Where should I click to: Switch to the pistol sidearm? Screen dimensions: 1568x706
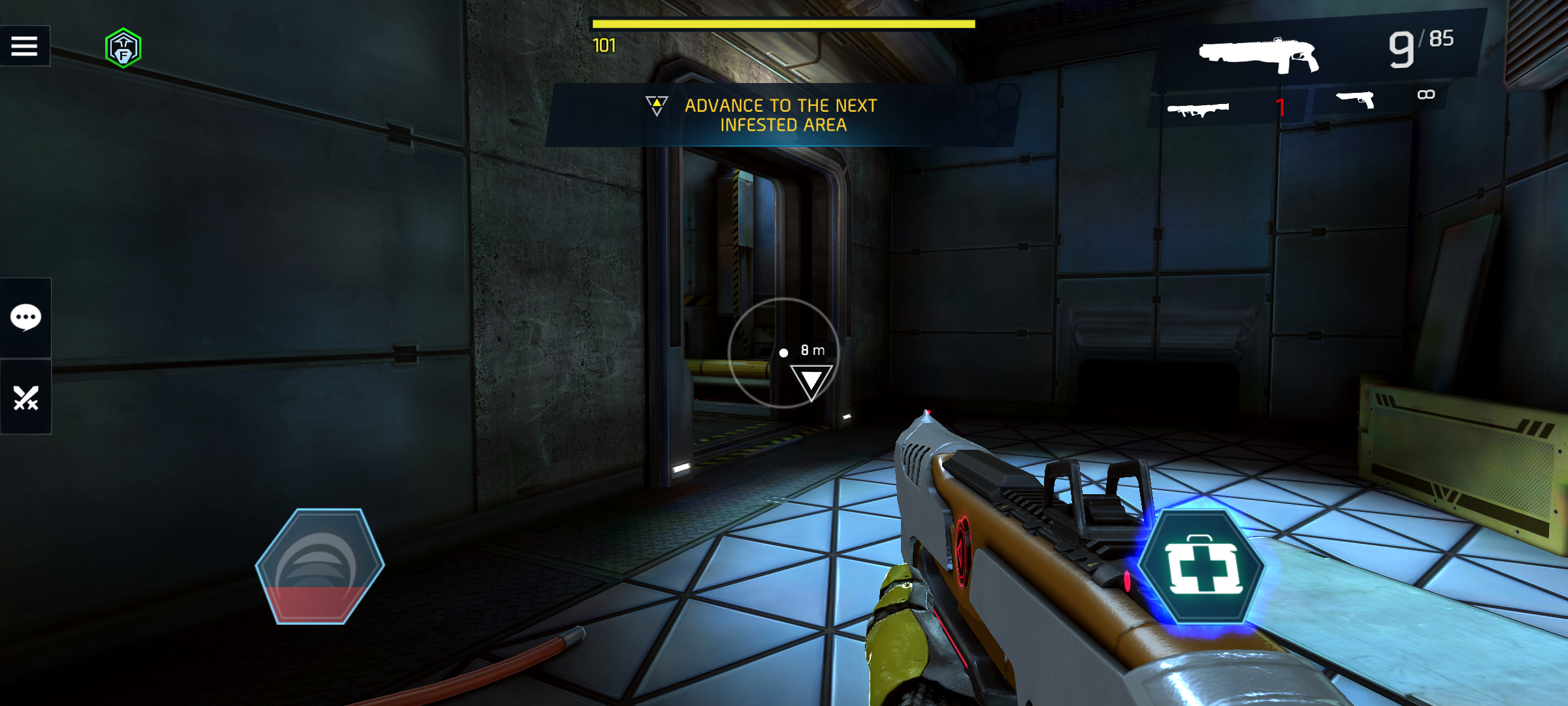1356,100
